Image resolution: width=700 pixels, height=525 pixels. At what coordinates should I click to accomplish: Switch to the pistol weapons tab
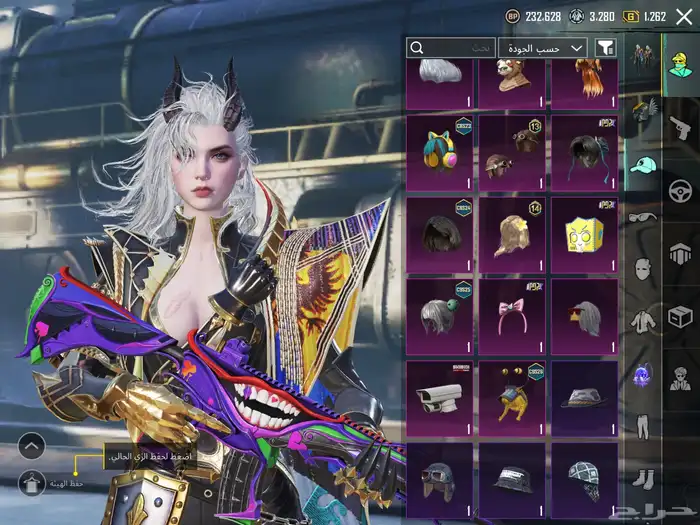(x=680, y=124)
